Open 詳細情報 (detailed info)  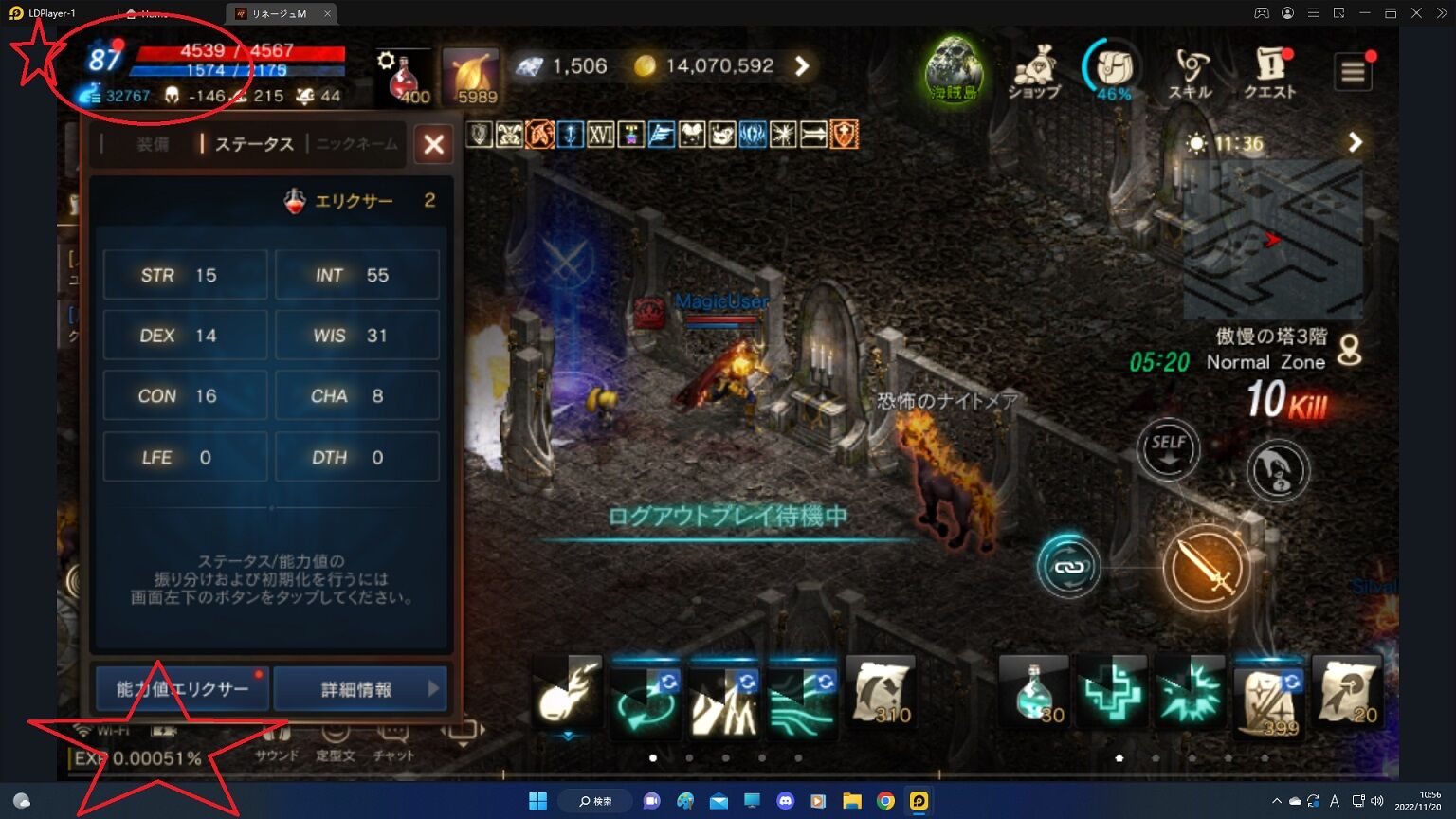360,689
